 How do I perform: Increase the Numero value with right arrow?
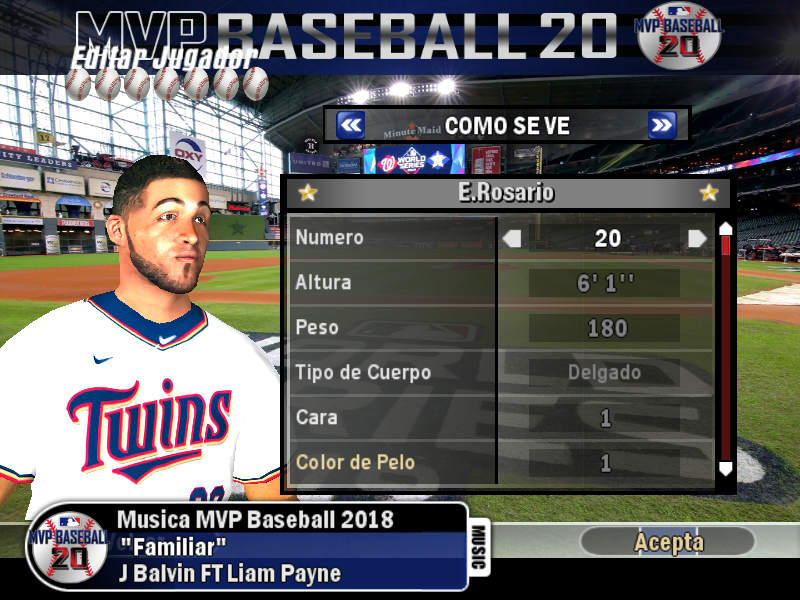click(697, 238)
